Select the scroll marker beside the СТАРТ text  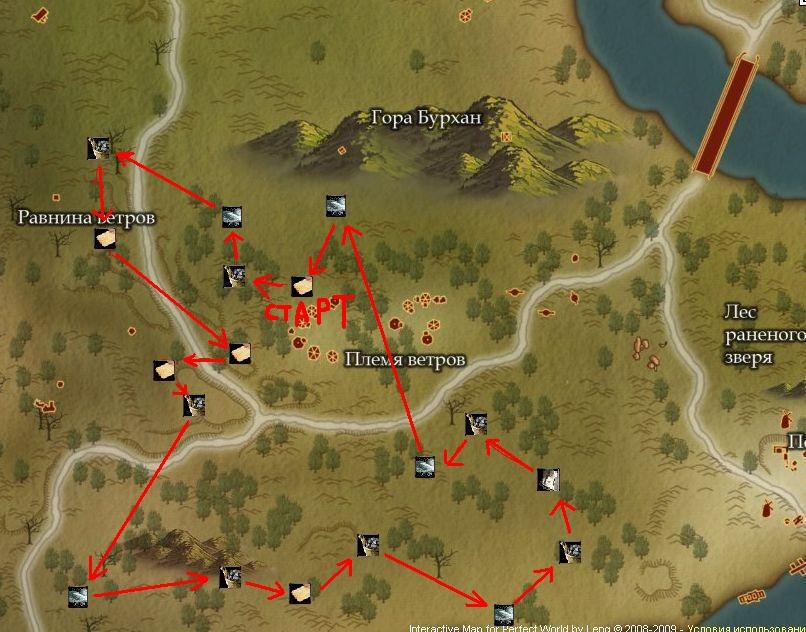301,287
